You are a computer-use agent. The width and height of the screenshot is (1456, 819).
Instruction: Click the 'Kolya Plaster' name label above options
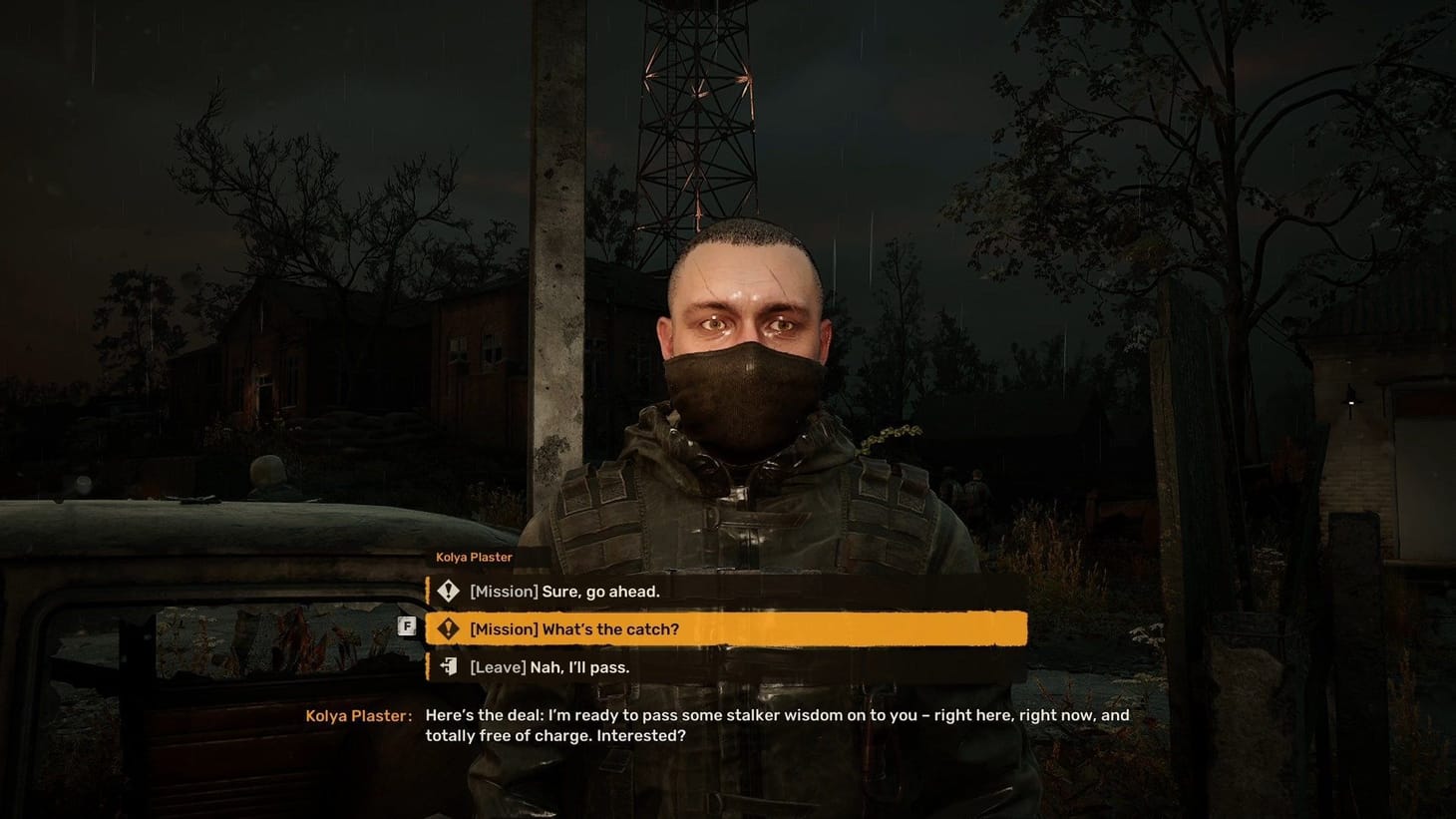(x=473, y=557)
